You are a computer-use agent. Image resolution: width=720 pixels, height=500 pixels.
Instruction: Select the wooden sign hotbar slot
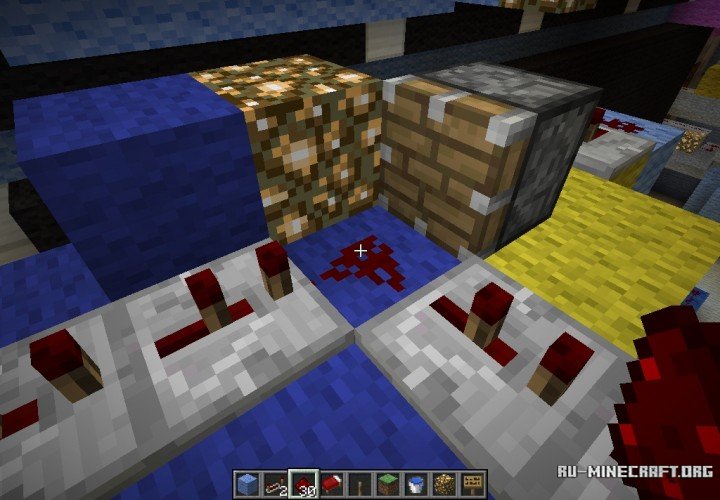471,483
